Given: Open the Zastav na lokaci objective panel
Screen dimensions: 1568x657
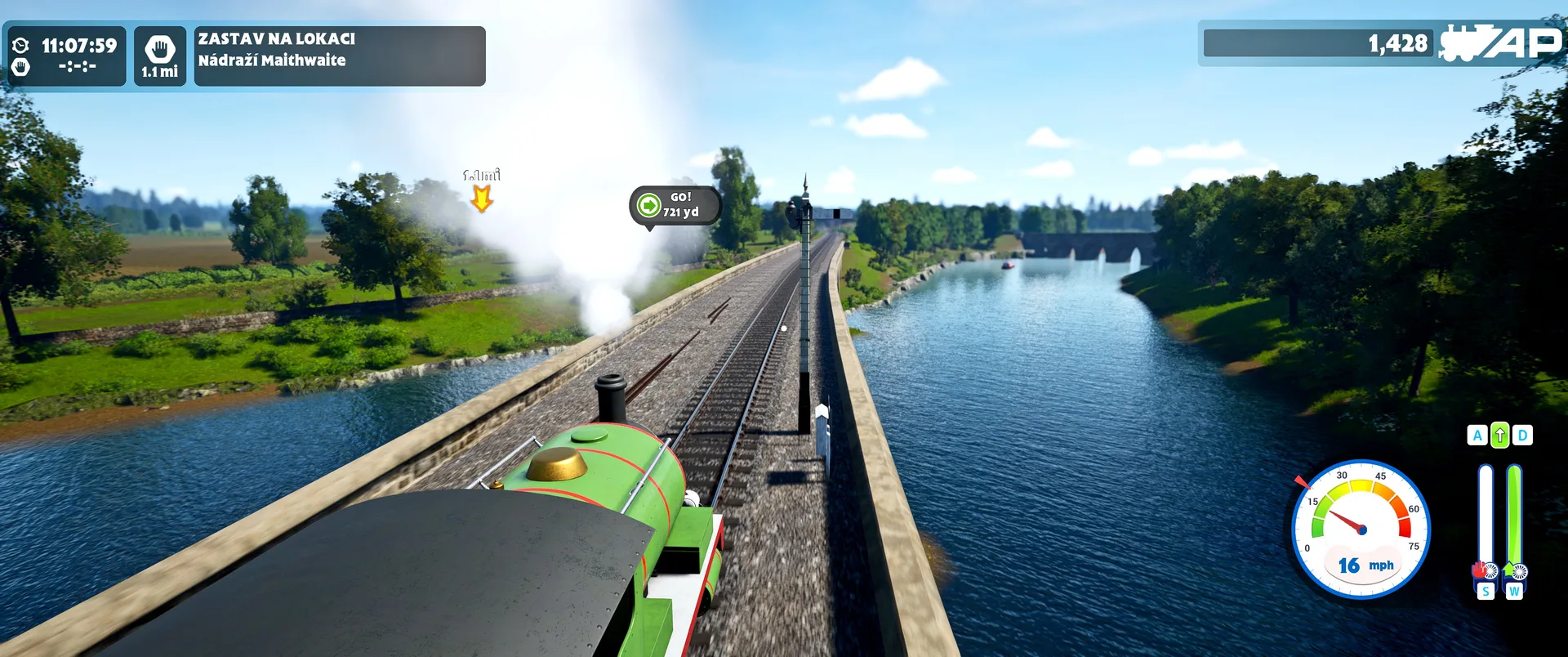Looking at the screenshot, I should point(339,56).
